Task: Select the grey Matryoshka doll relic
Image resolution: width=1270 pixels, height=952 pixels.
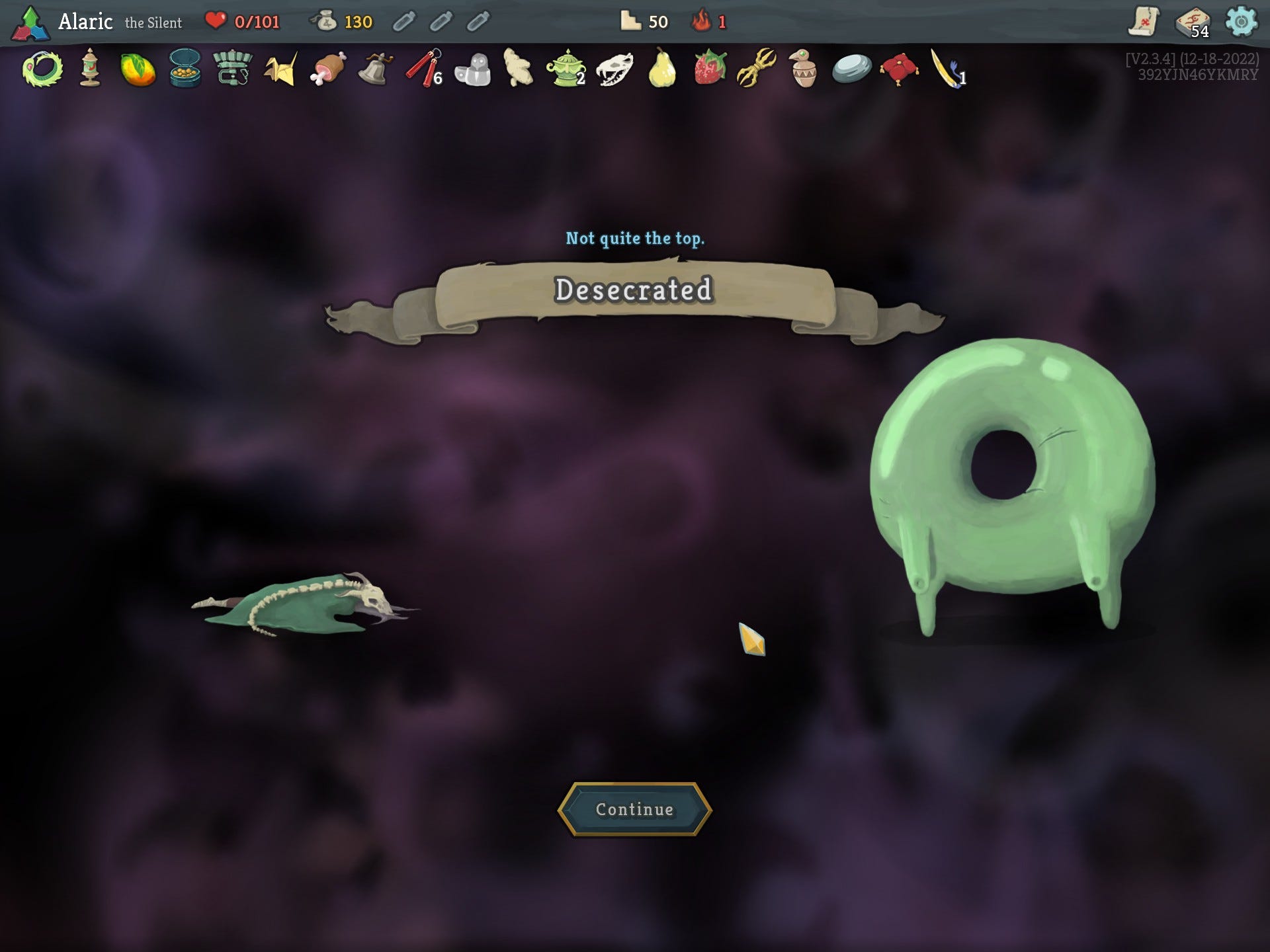Action: point(472,69)
